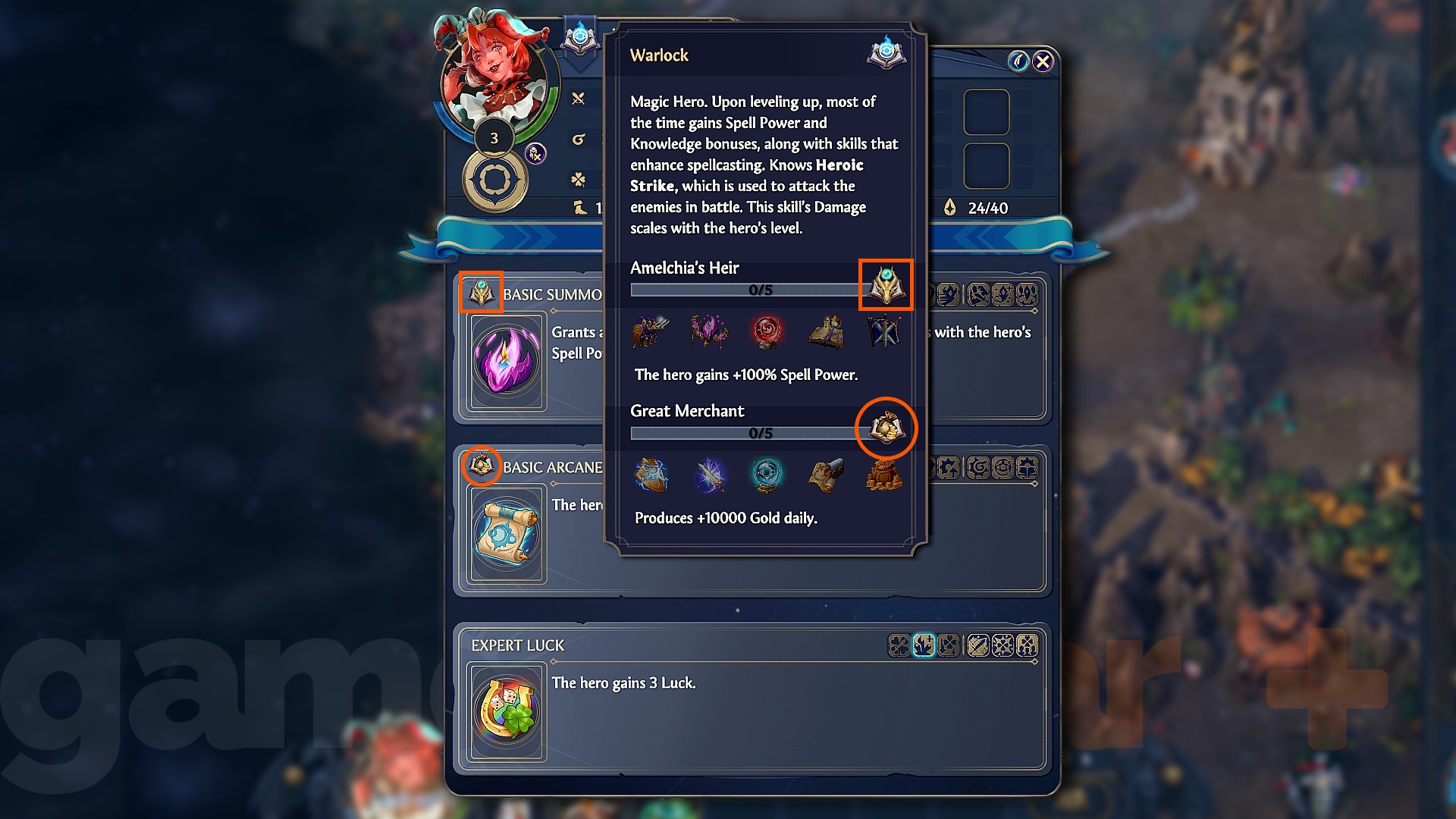Expand the Great Merchant specialty details

pos(686,411)
